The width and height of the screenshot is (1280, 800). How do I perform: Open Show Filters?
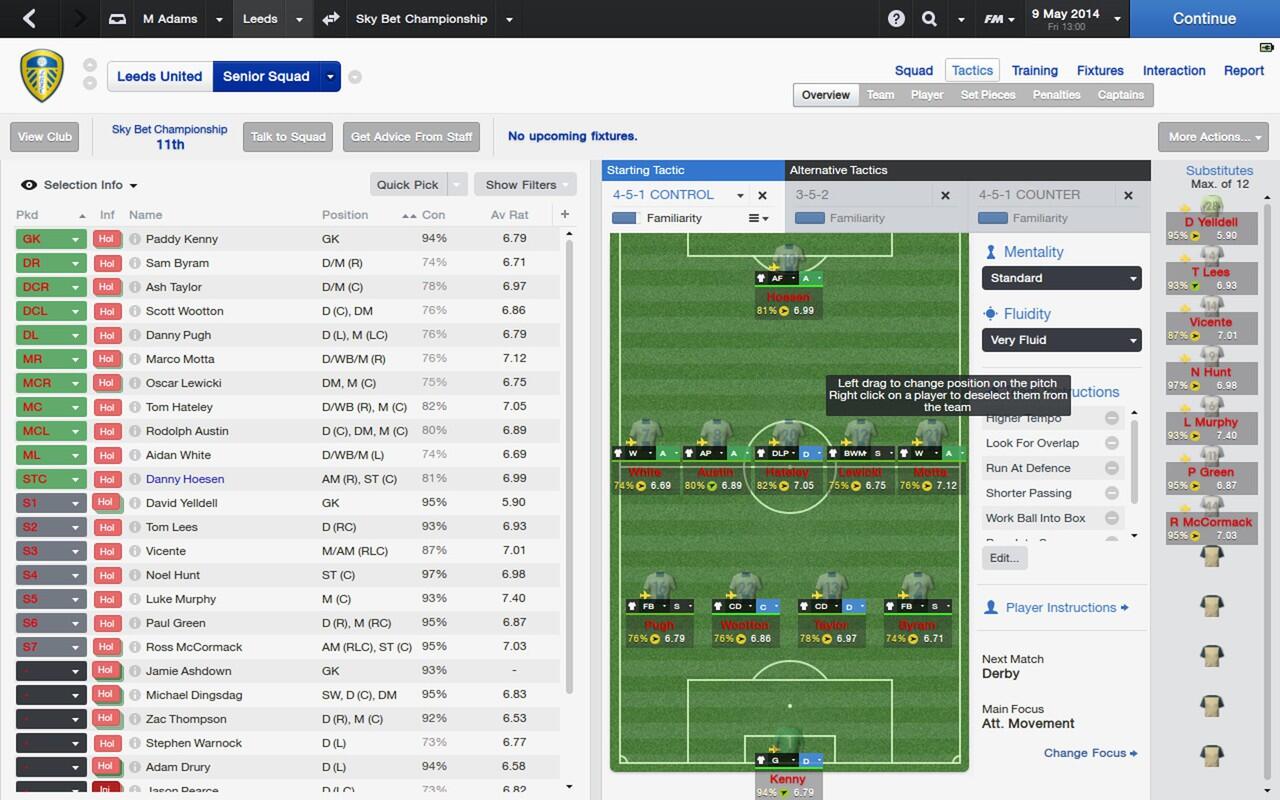pos(521,185)
